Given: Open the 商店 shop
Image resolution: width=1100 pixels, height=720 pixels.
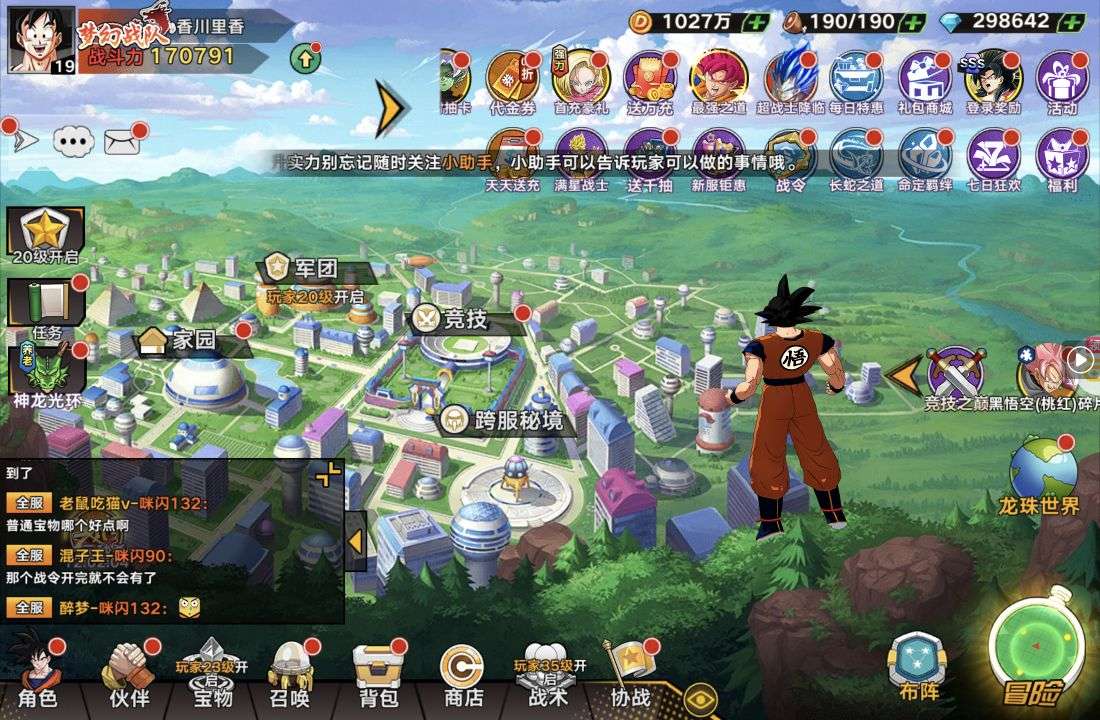Looking at the screenshot, I should point(463,672).
